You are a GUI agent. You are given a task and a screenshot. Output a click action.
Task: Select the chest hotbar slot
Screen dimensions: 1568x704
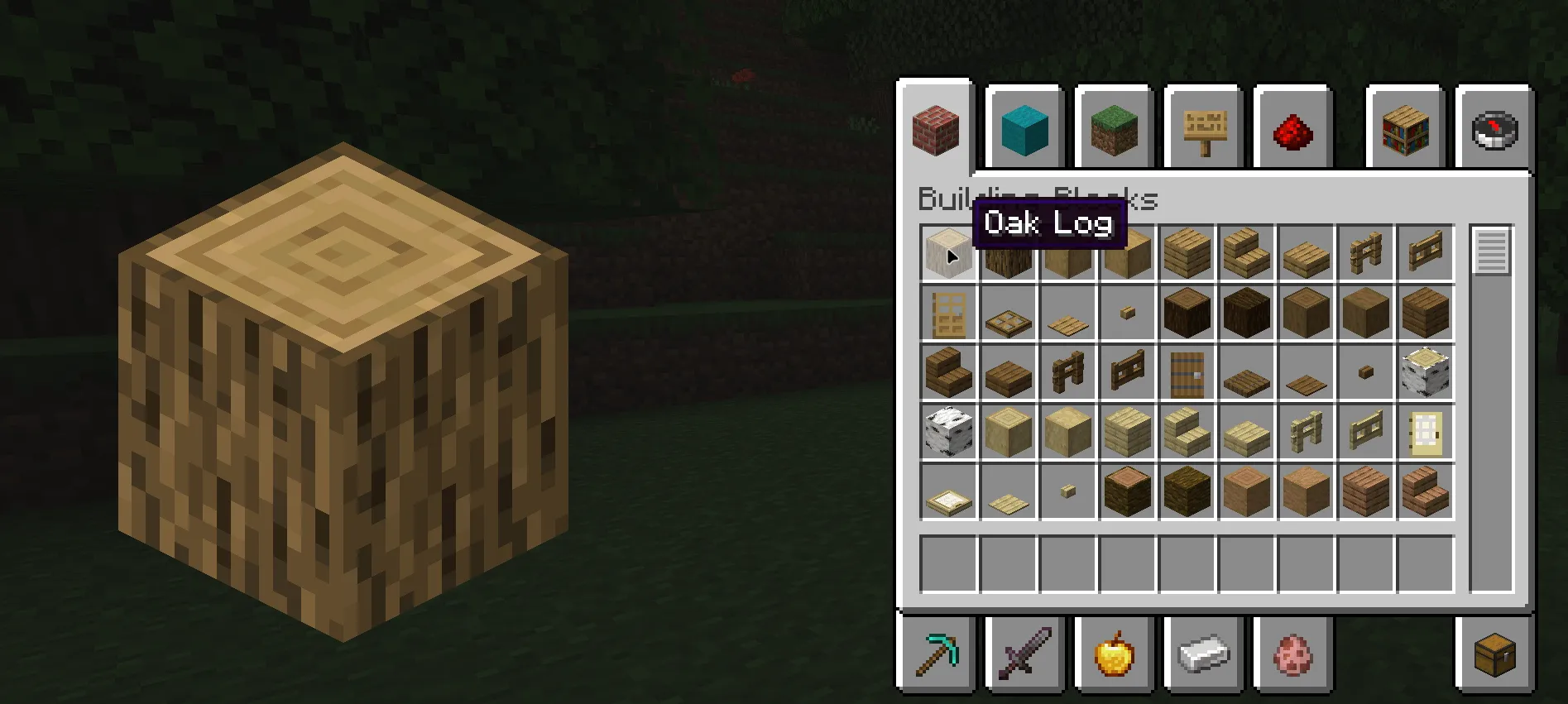coord(1494,653)
